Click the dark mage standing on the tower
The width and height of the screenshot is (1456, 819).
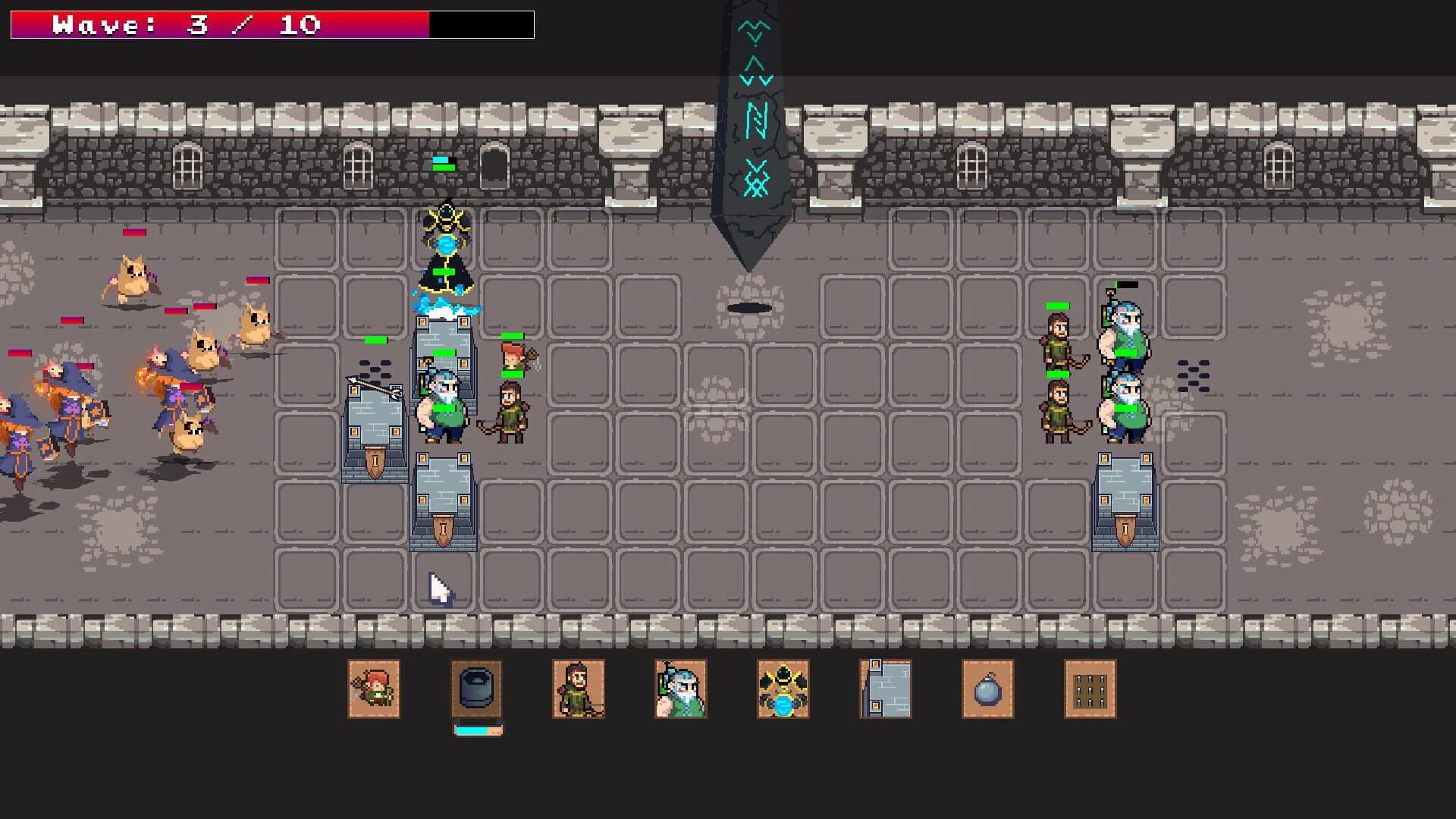coord(446,250)
